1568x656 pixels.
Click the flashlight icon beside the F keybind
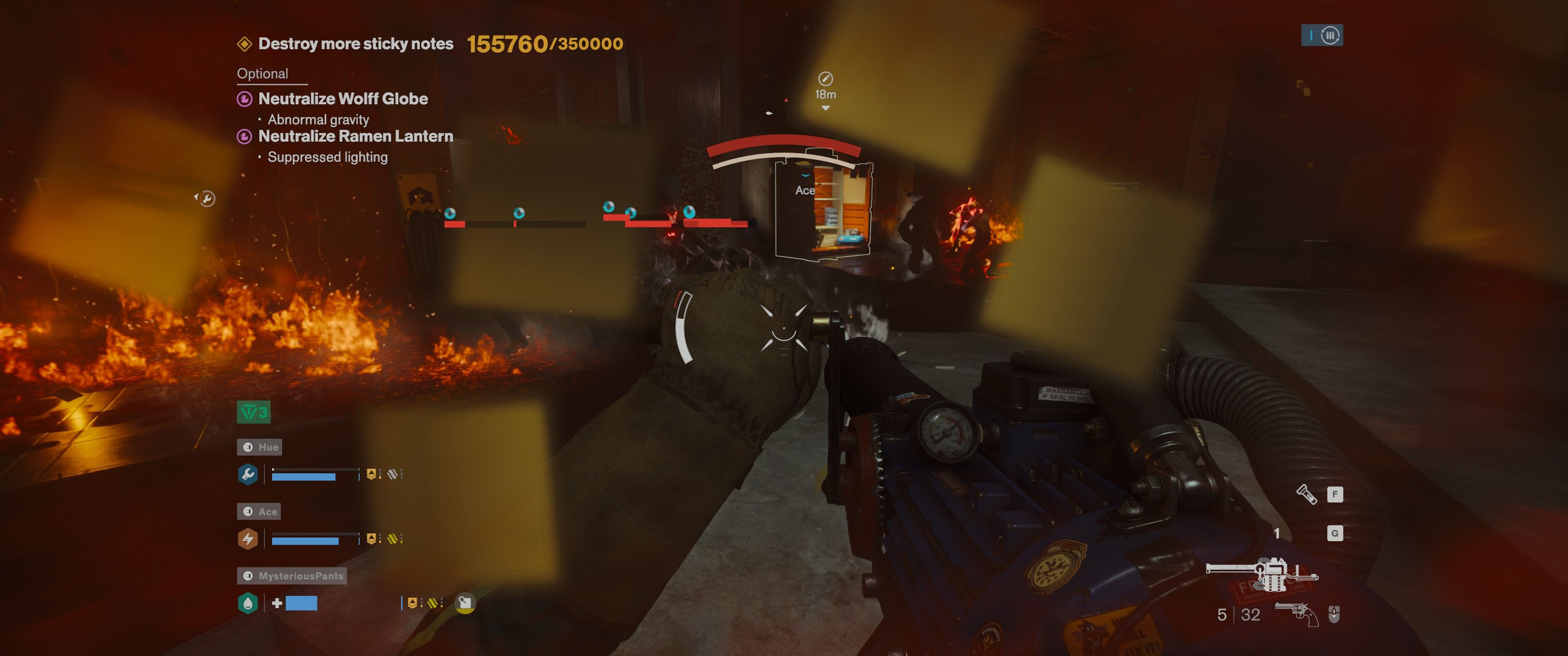[x=1307, y=495]
